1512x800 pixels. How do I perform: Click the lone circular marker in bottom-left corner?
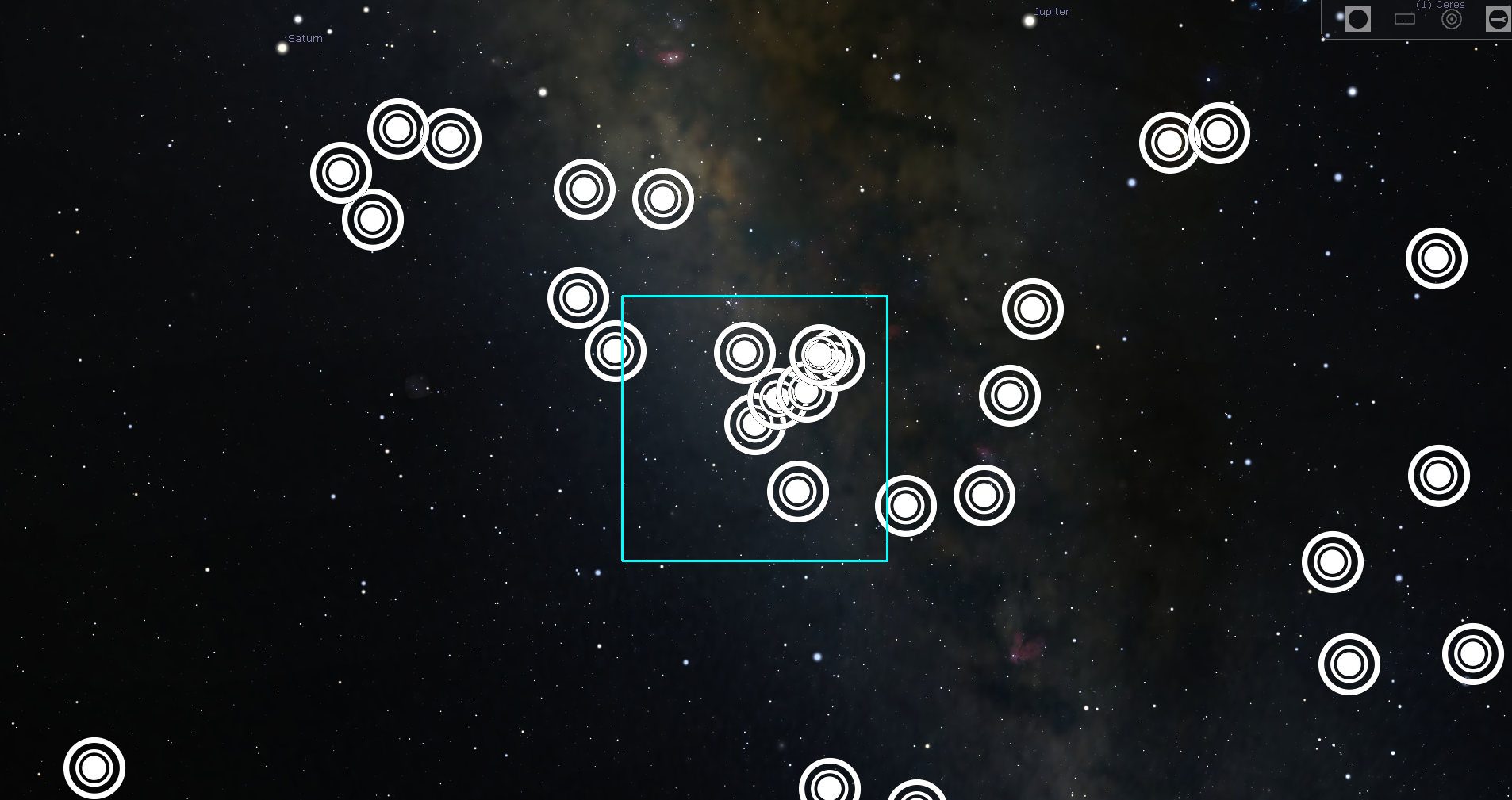pos(95,768)
